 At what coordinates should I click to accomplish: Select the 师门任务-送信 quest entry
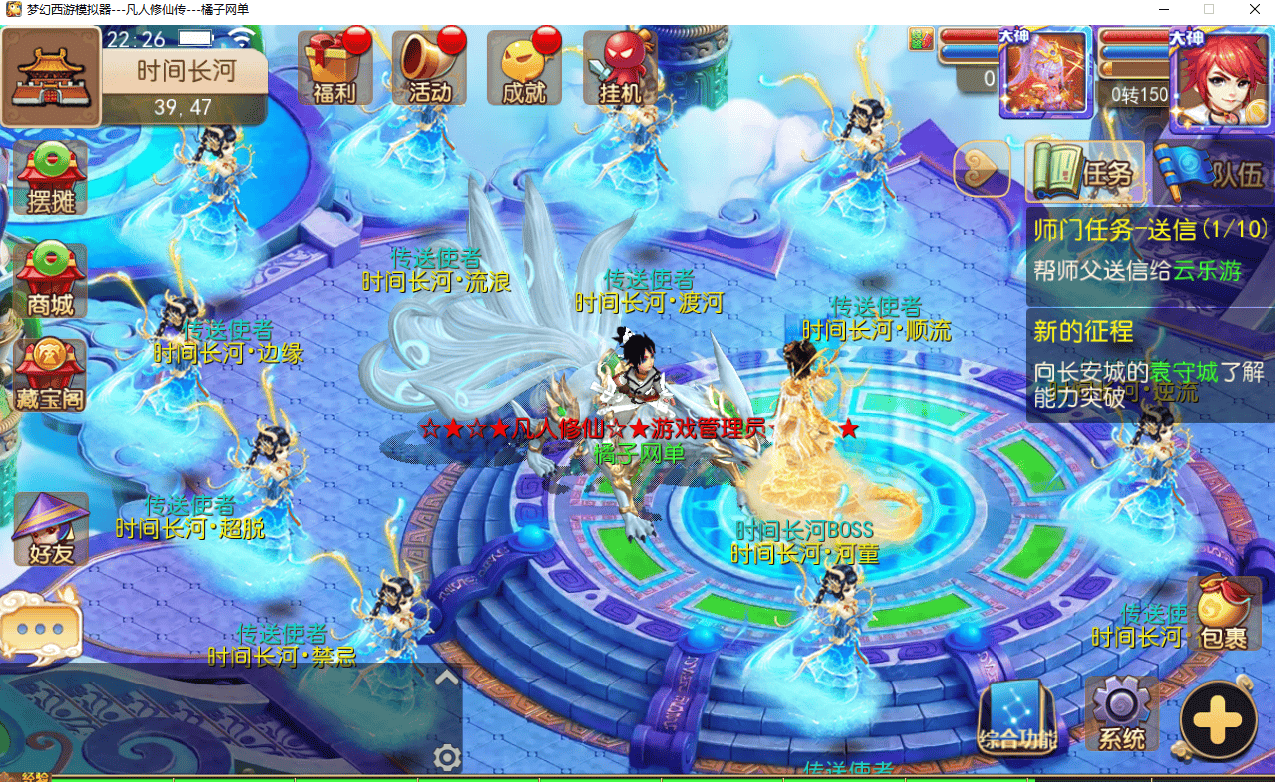1150,249
